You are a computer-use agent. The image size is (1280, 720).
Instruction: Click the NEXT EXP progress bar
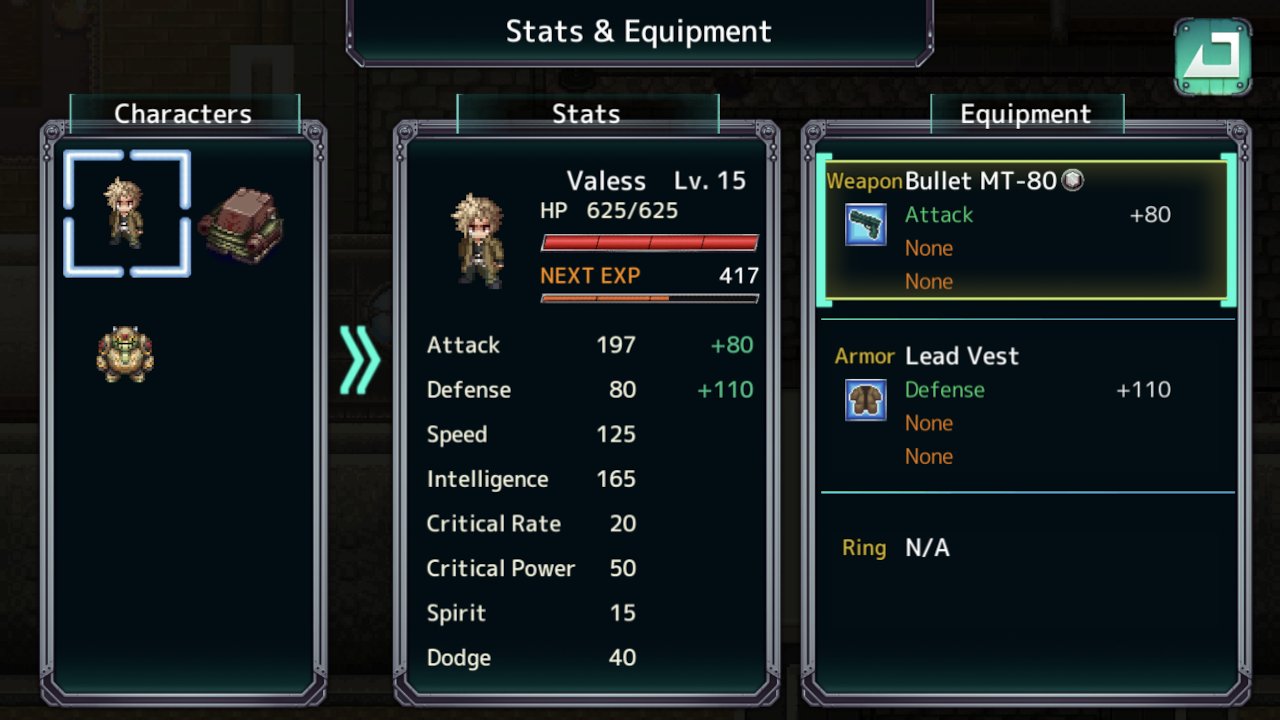[649, 297]
